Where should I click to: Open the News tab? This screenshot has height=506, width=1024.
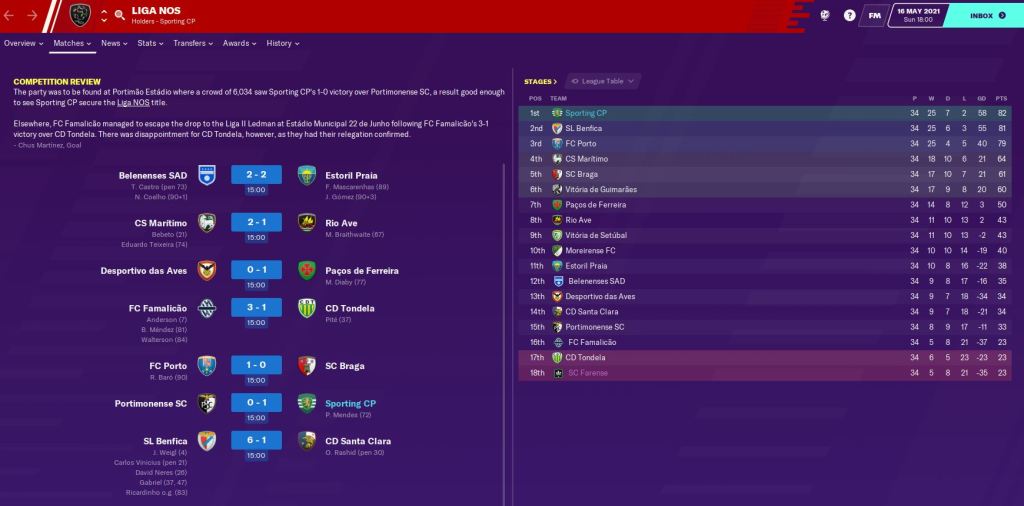[114, 44]
